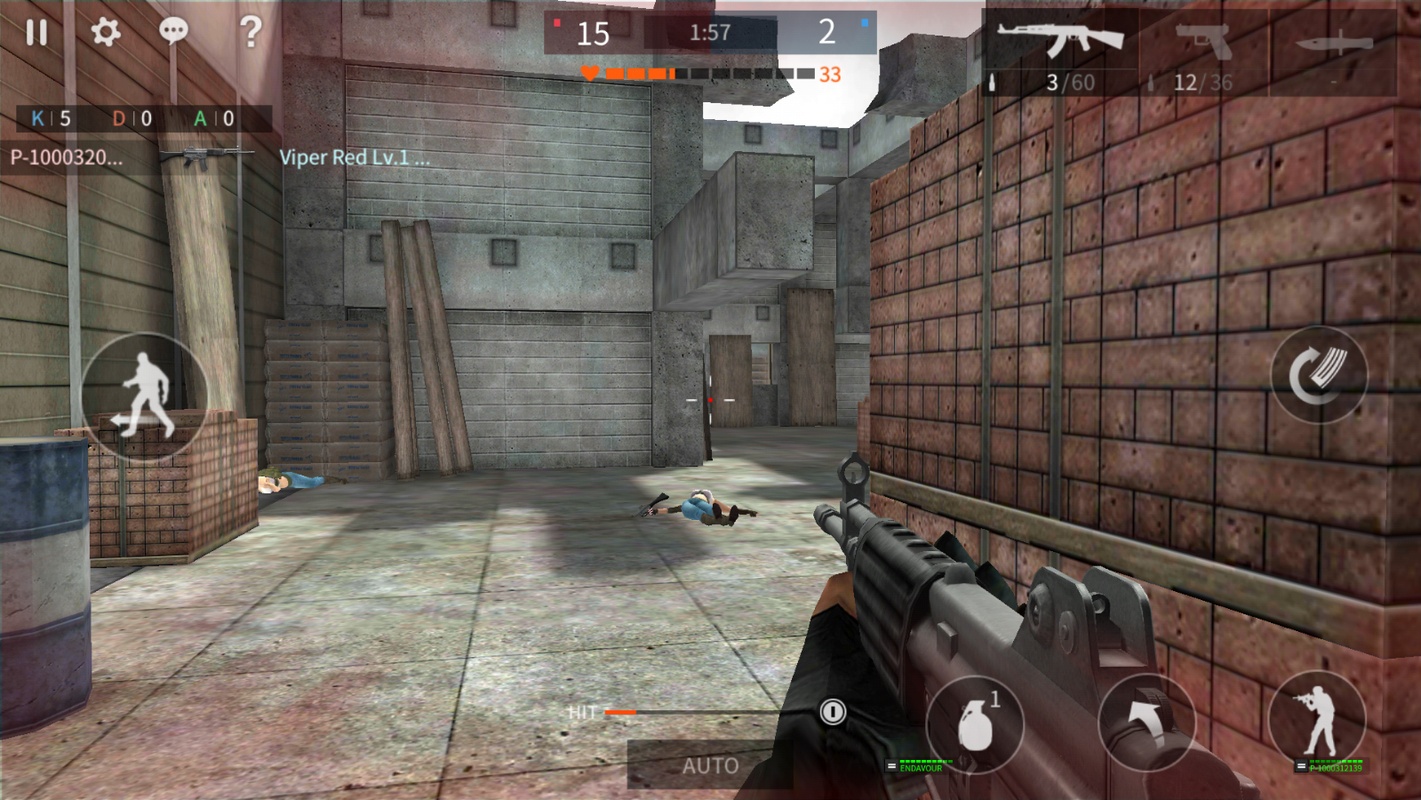1421x800 pixels.
Task: Show the question mark help
Action: 250,32
